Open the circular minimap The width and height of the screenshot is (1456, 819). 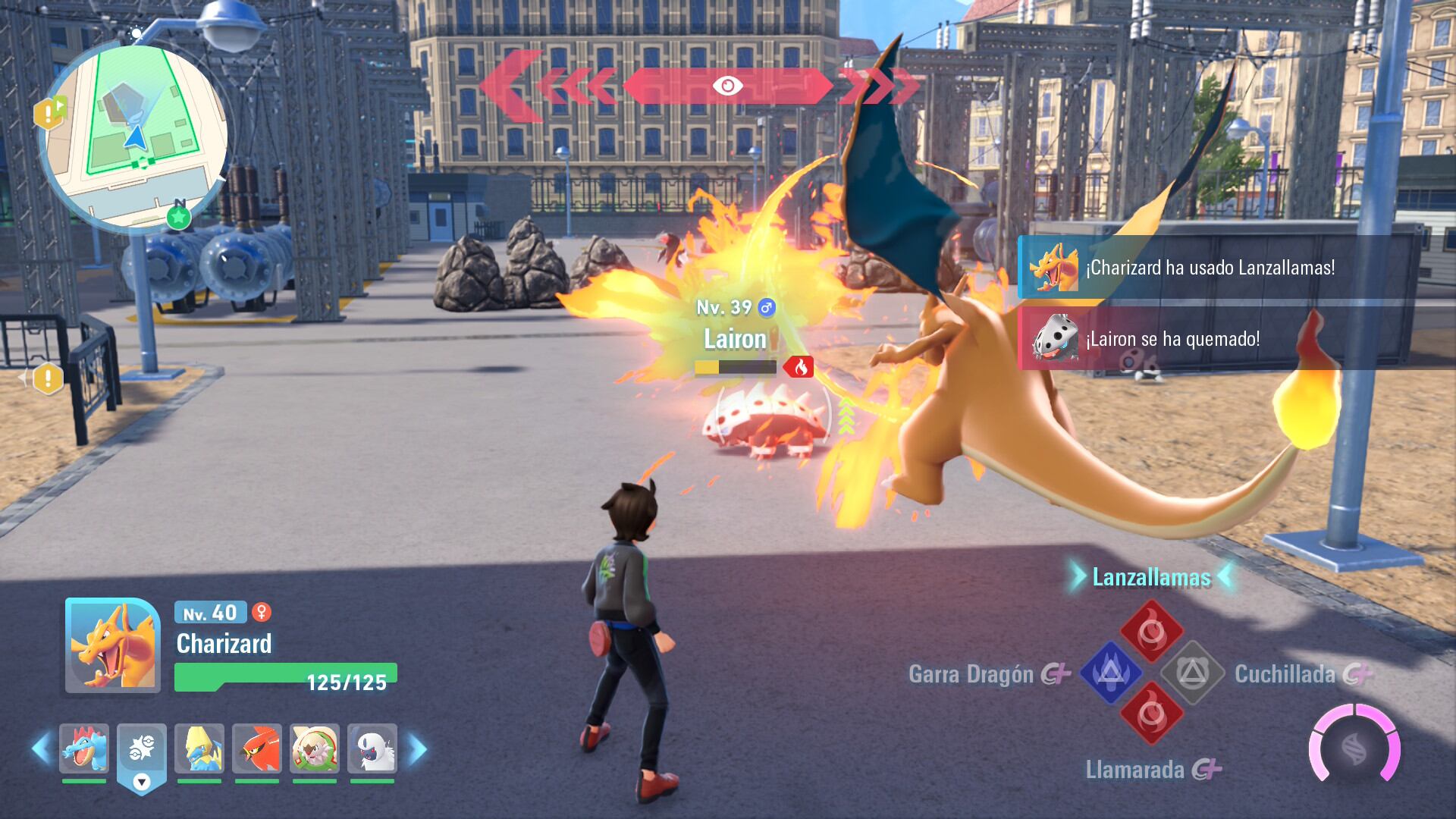[x=133, y=136]
